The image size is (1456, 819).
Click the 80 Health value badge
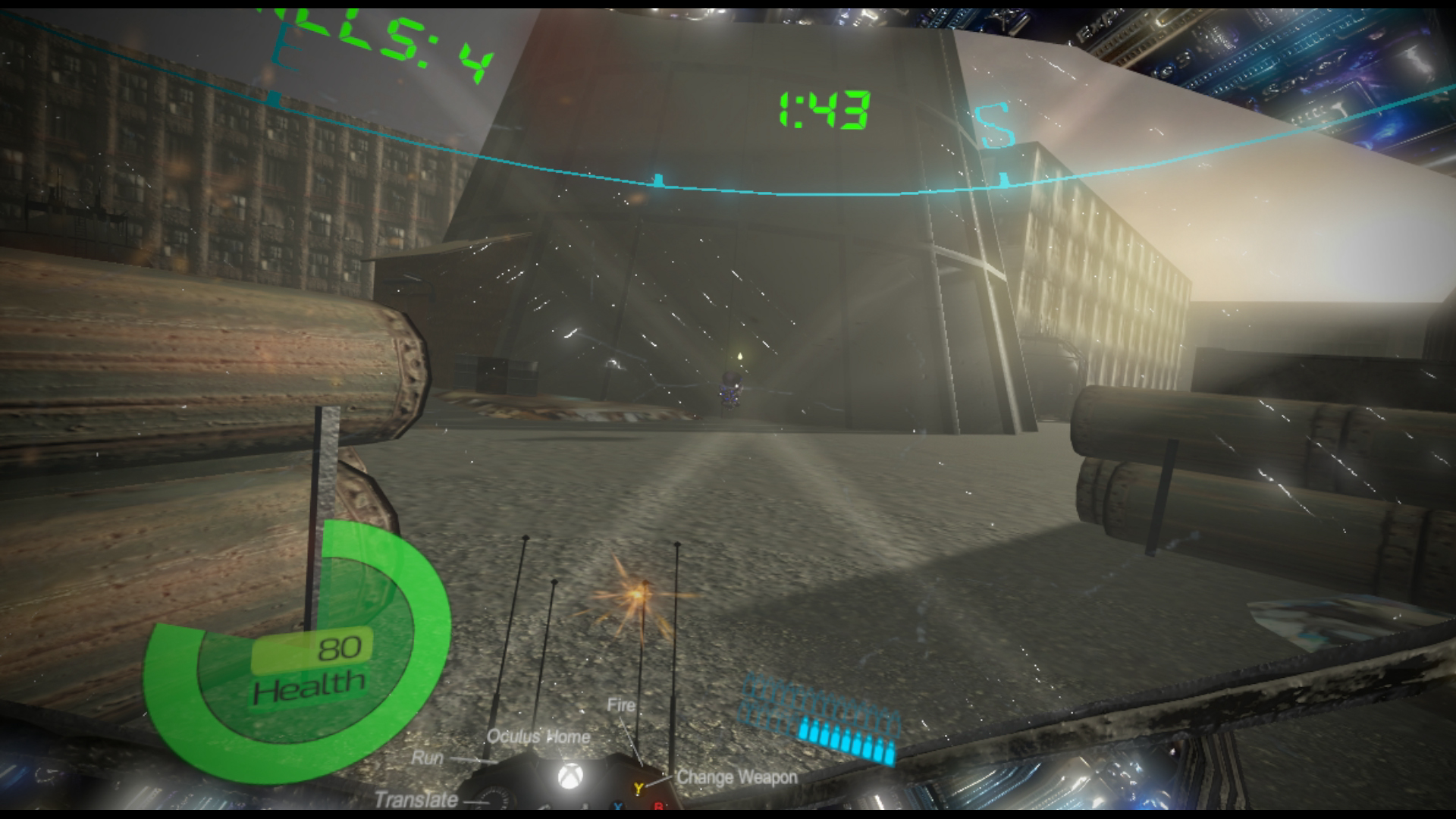click(340, 648)
